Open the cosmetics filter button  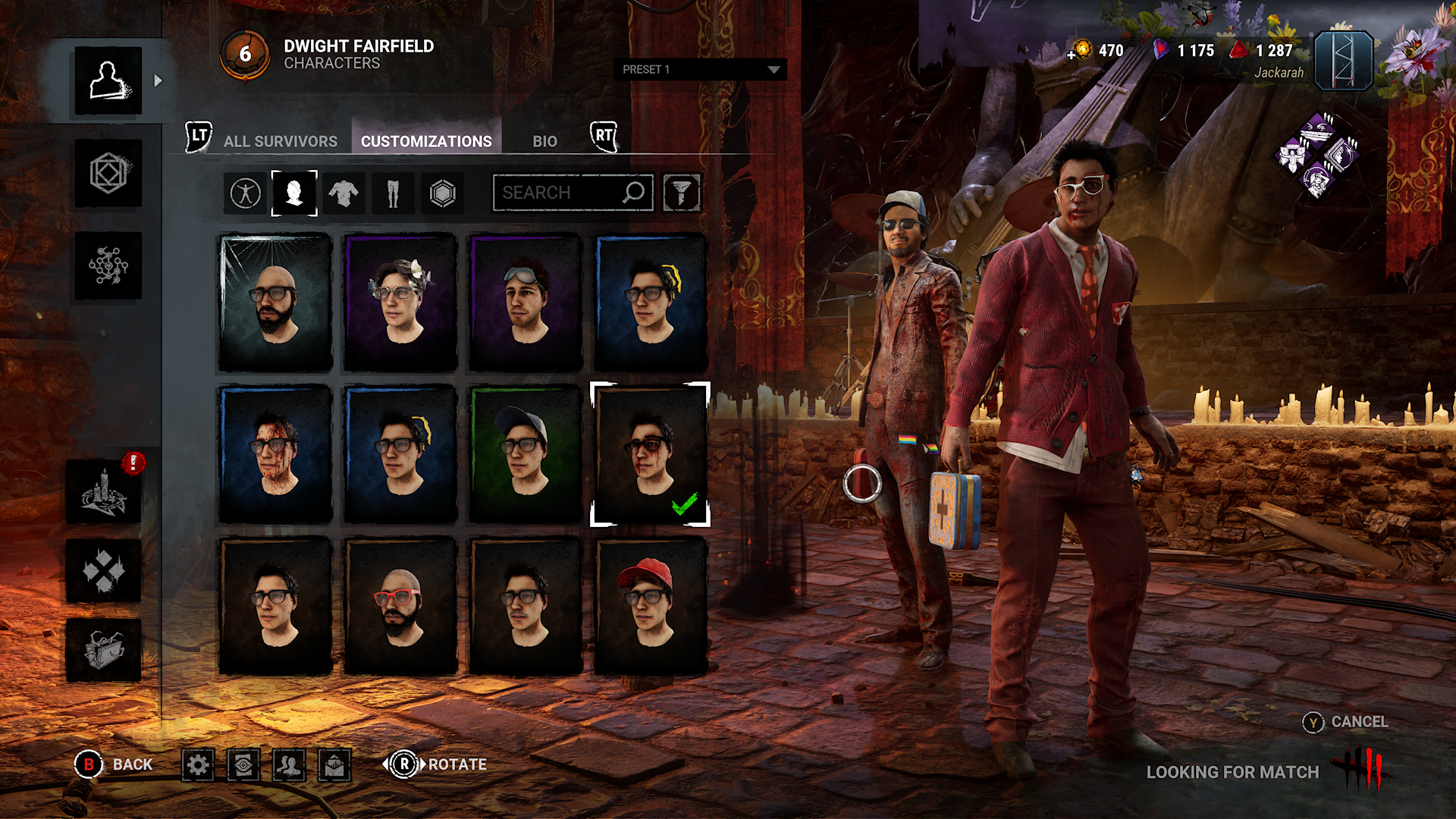tap(682, 193)
